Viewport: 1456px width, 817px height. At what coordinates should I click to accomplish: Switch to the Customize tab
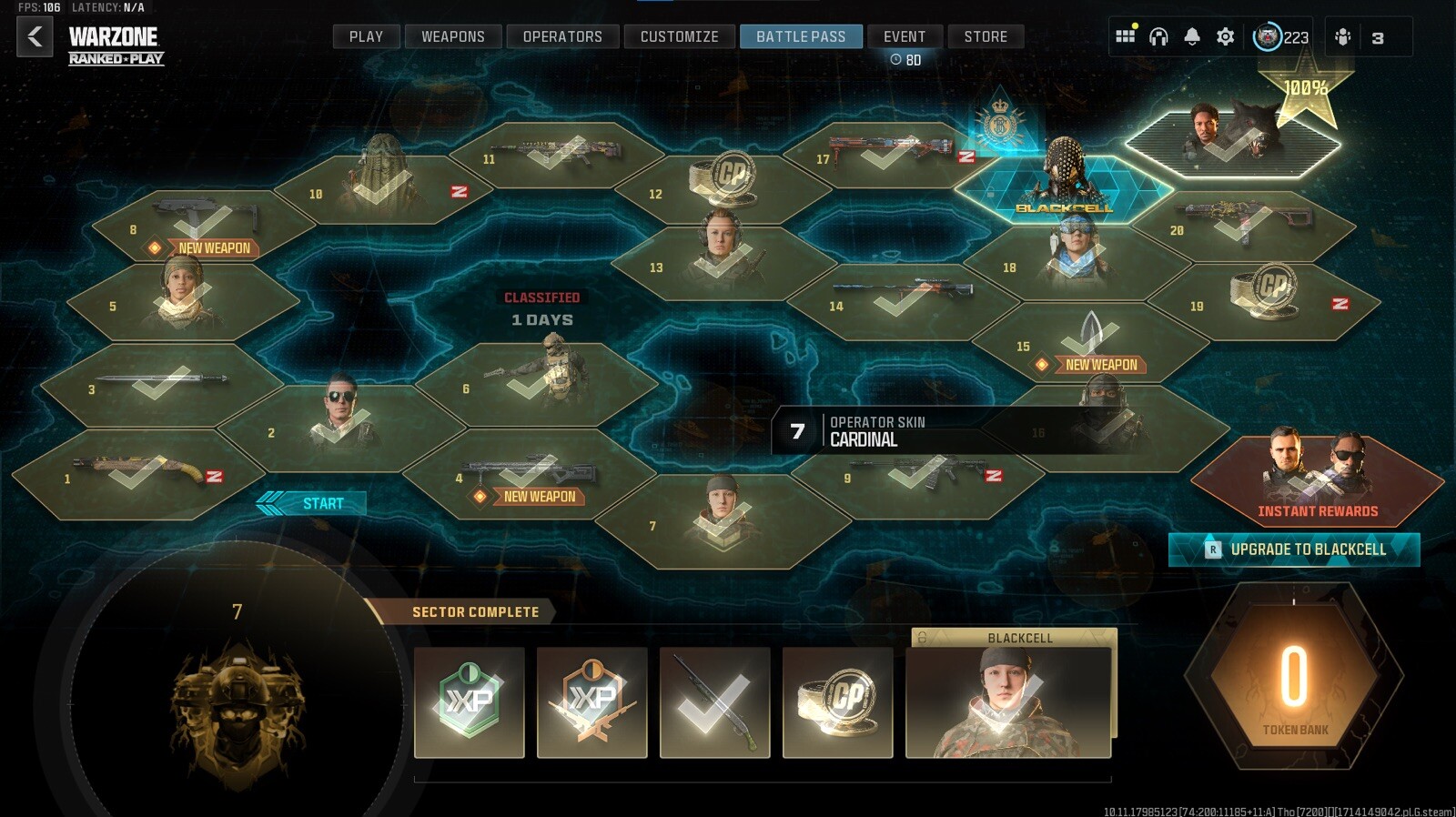(x=679, y=37)
